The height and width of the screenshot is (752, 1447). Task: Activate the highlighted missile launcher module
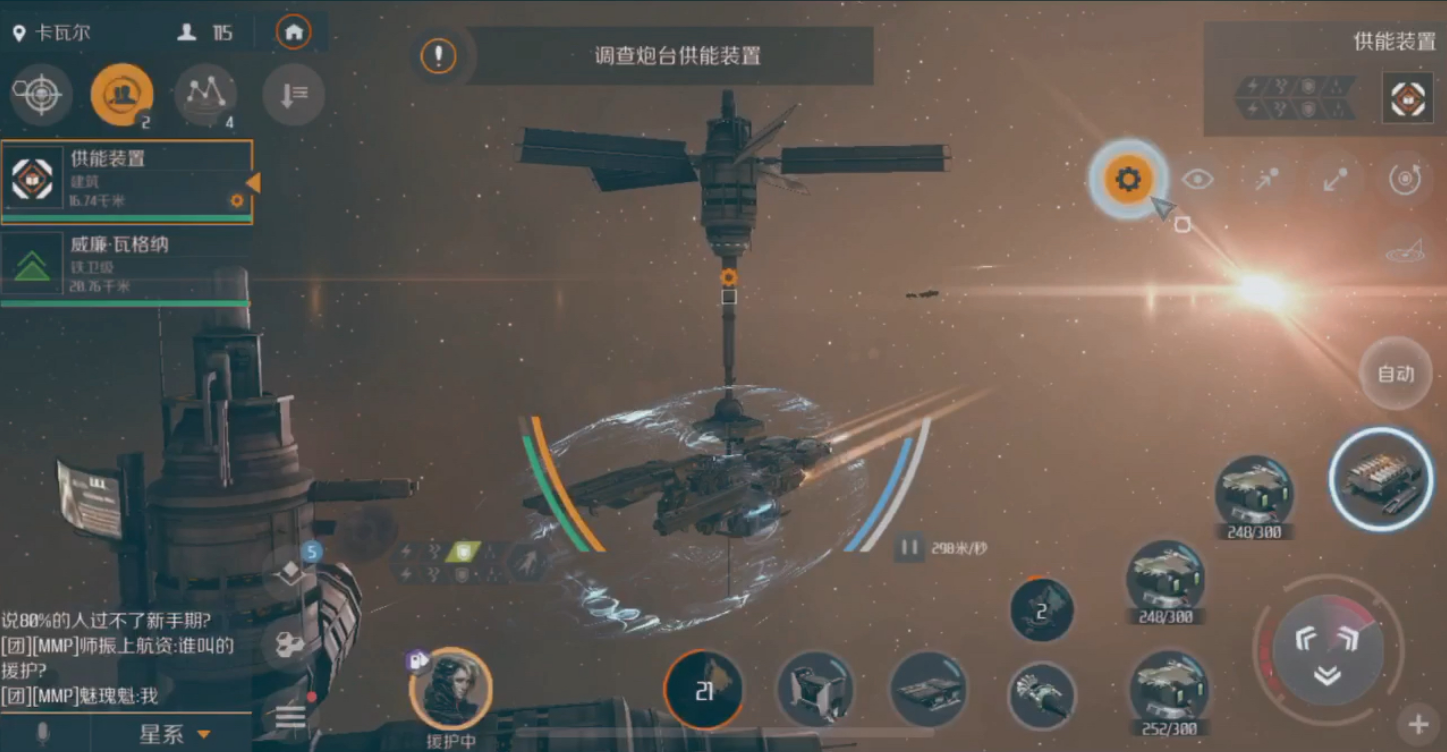coord(1381,478)
